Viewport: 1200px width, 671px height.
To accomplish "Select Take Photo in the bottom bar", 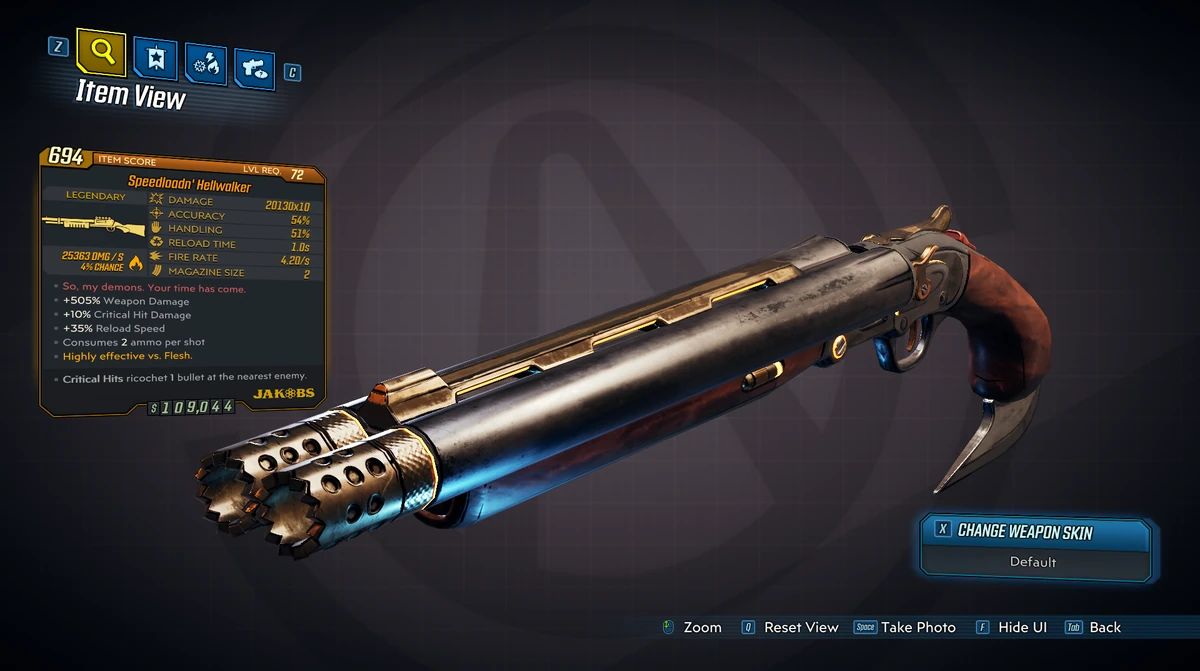I will 917,627.
